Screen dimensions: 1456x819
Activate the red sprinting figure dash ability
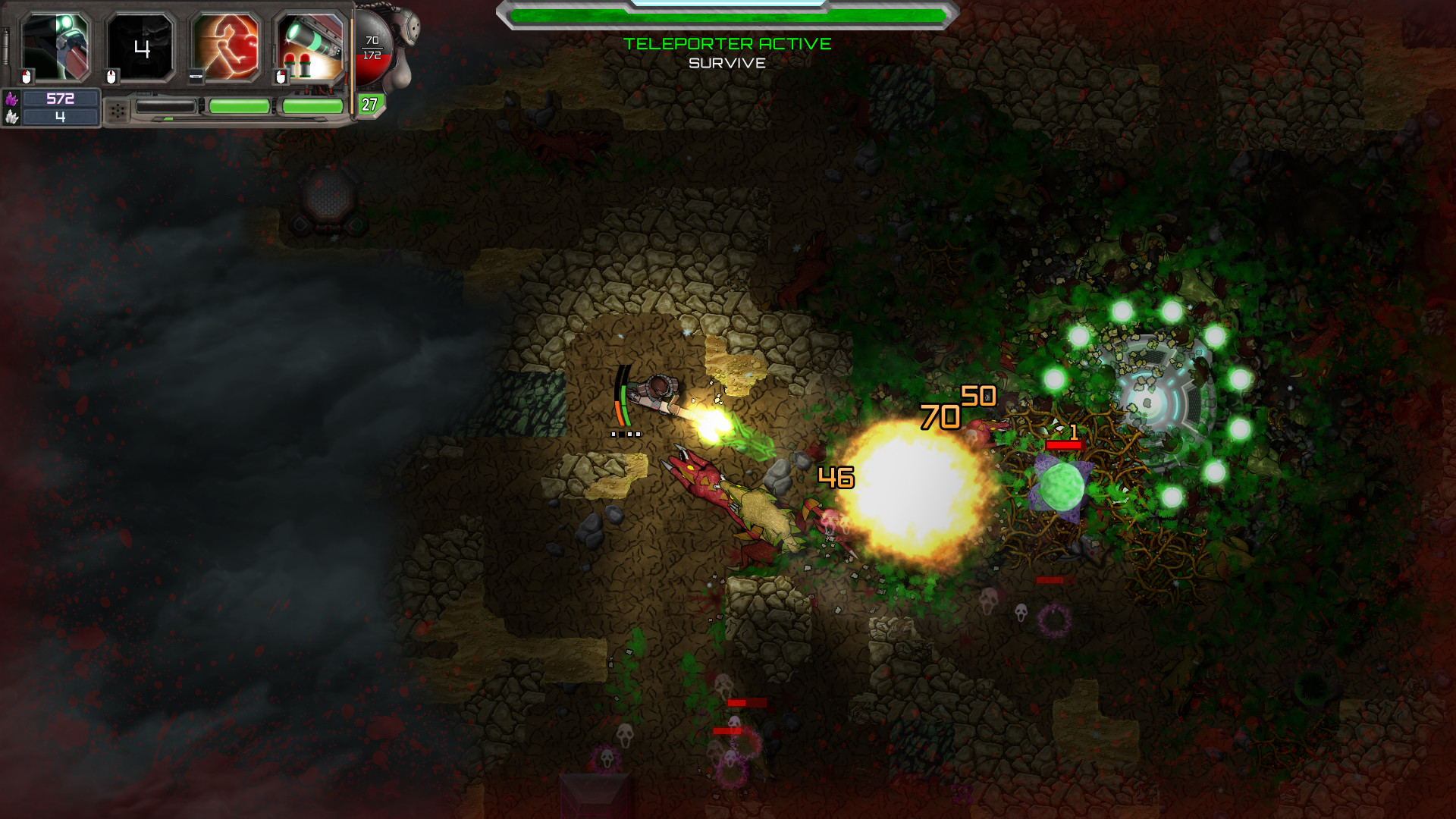pyautogui.click(x=226, y=47)
